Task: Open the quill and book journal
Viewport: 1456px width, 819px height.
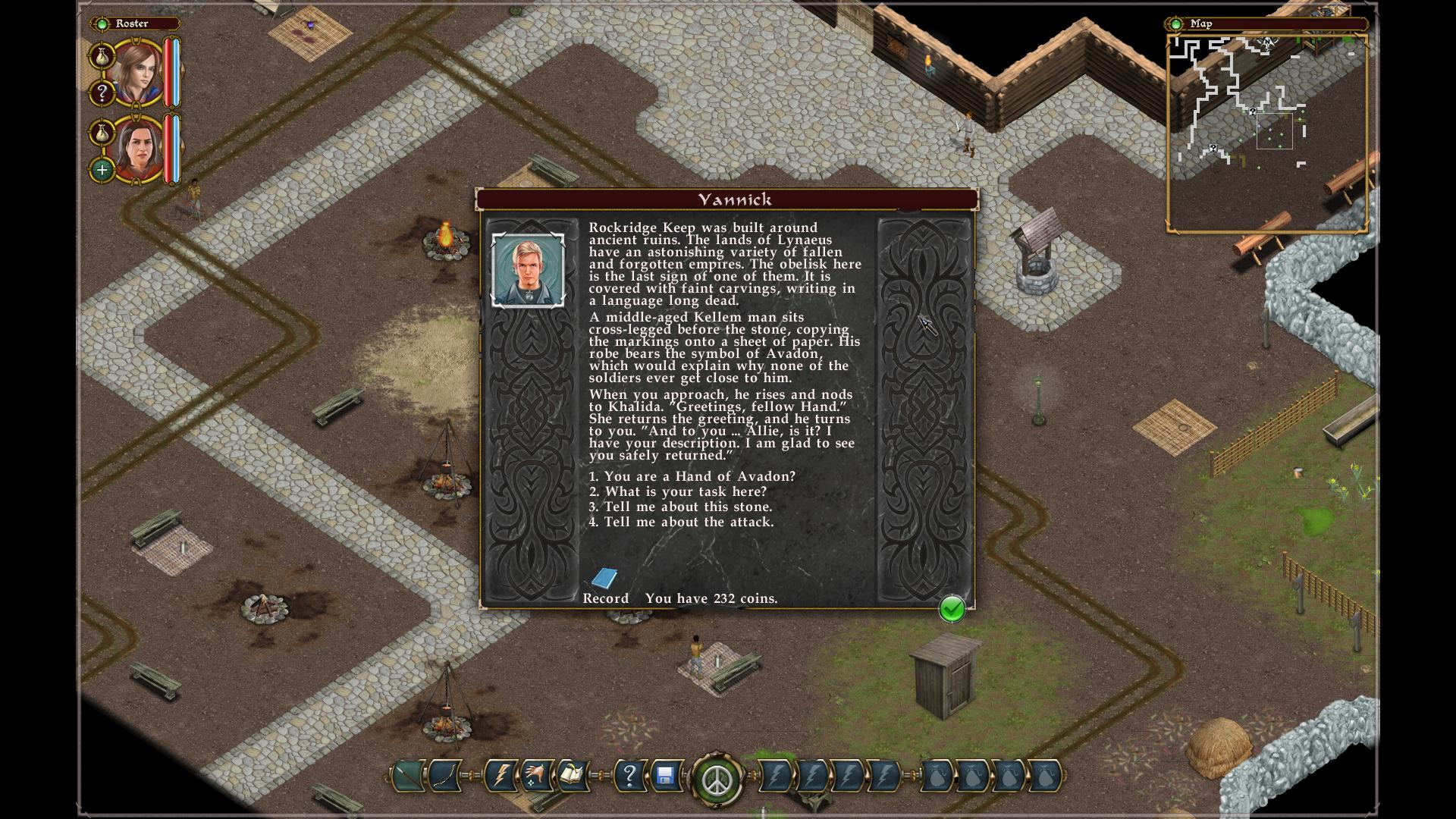Action: (x=572, y=776)
